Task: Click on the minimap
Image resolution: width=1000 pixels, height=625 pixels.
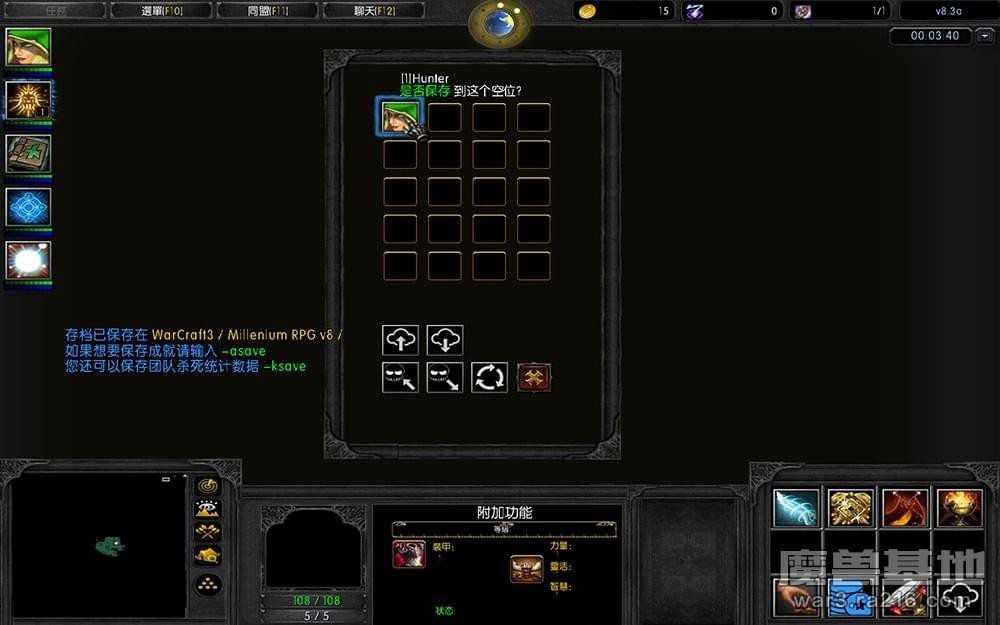Action: point(98,545)
